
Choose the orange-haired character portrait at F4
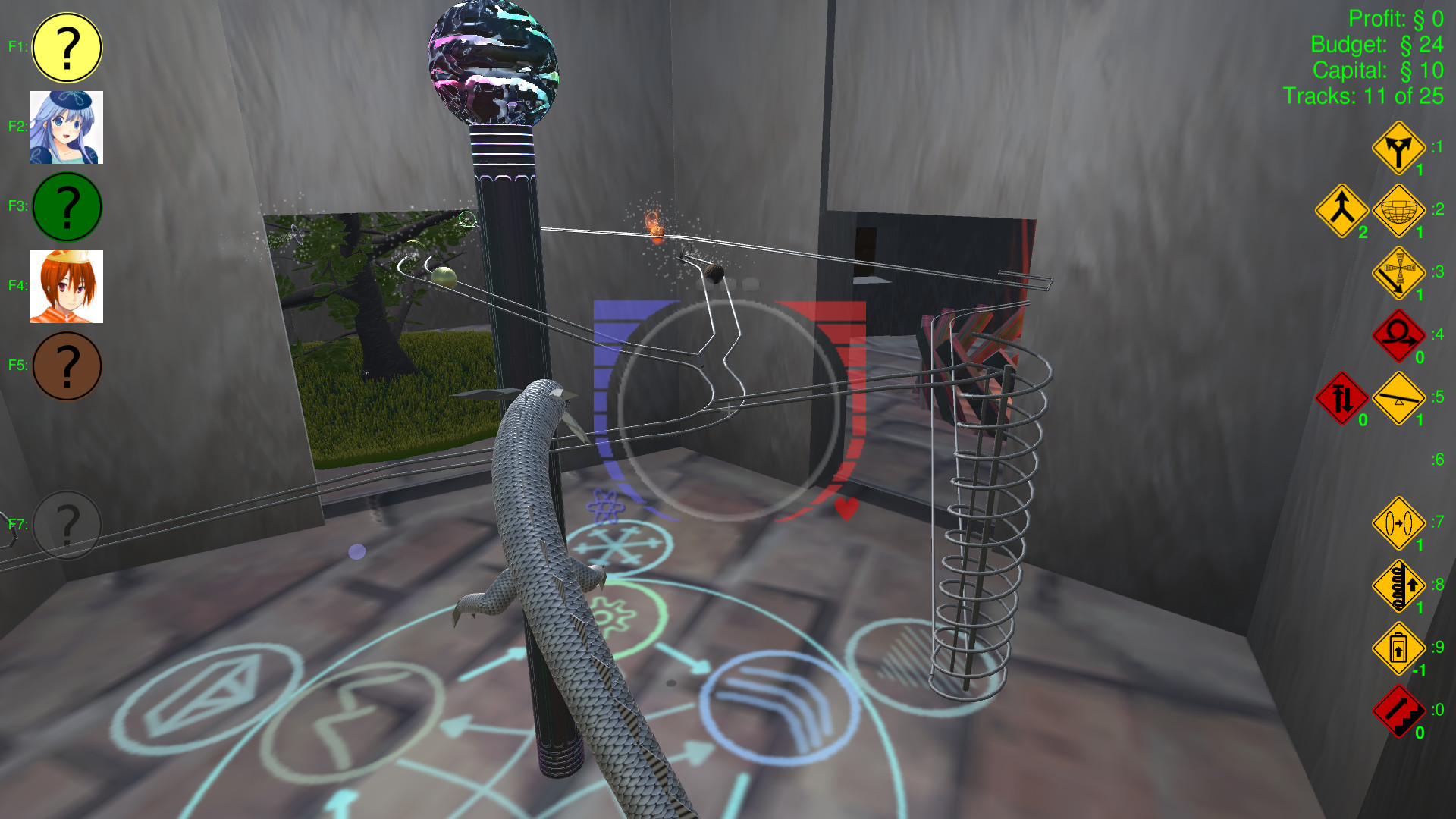click(x=67, y=287)
